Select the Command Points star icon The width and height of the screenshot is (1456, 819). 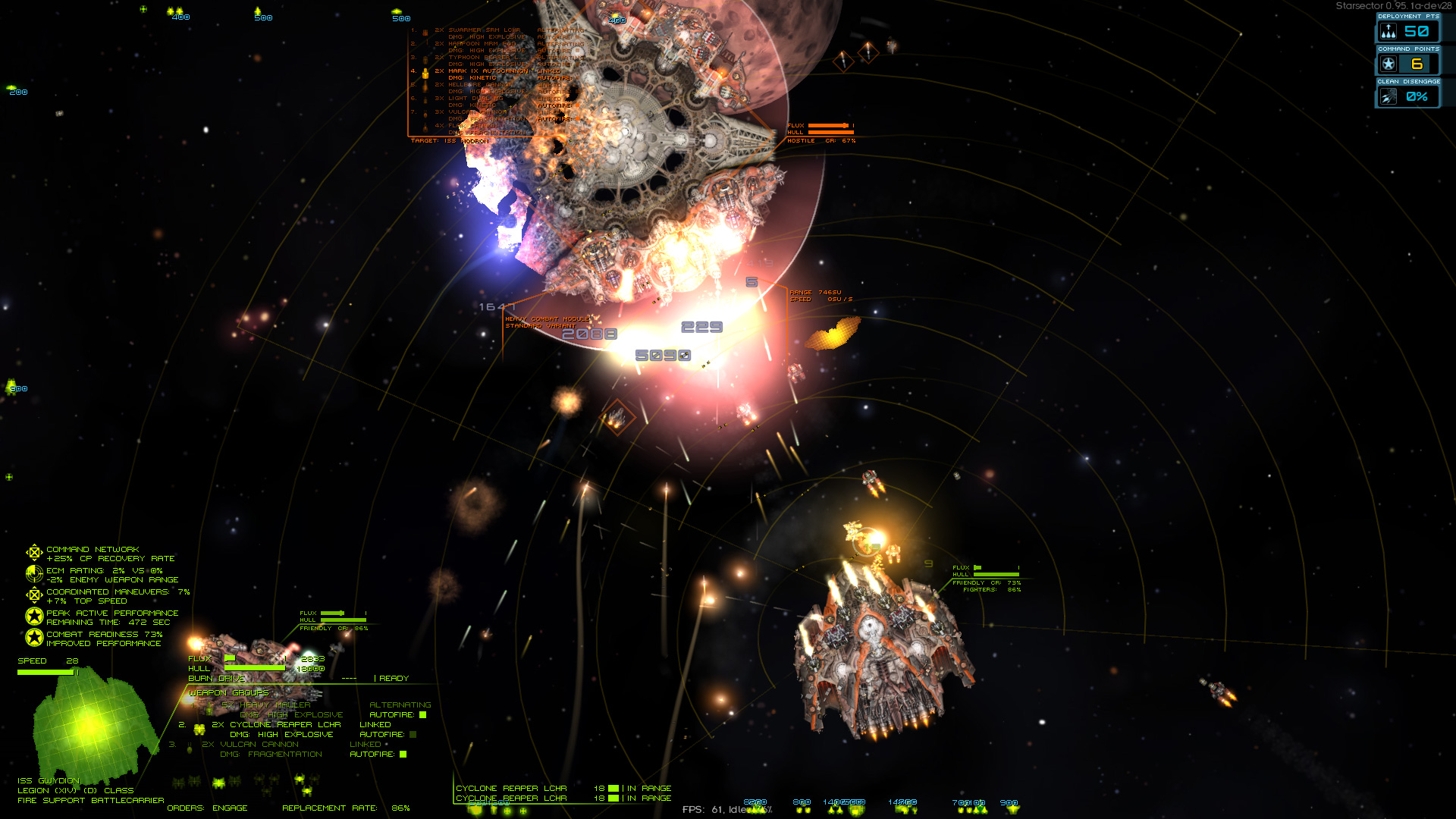pyautogui.click(x=1387, y=64)
